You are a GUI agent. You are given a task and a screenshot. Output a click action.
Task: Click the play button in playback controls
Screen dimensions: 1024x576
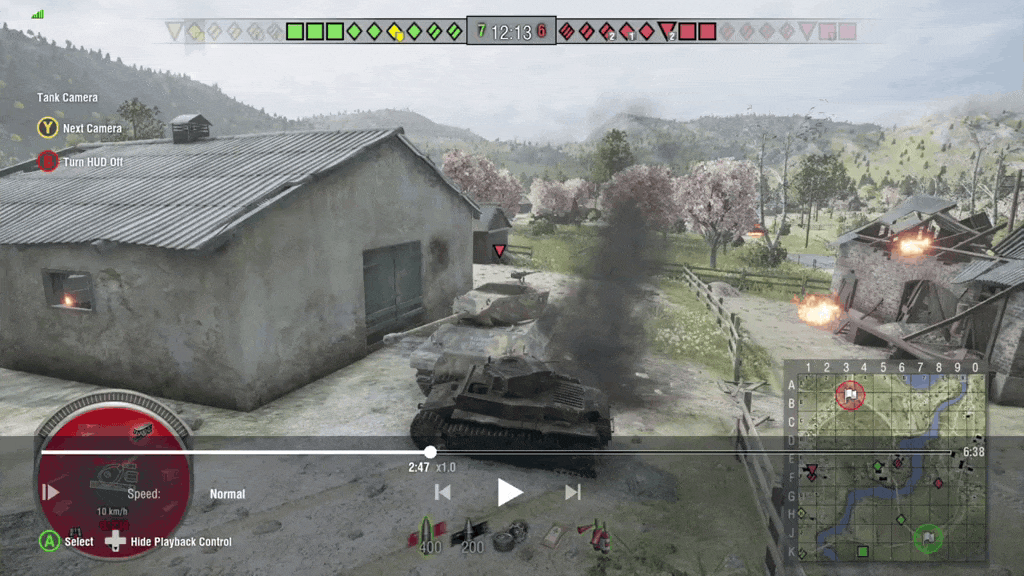coord(510,492)
